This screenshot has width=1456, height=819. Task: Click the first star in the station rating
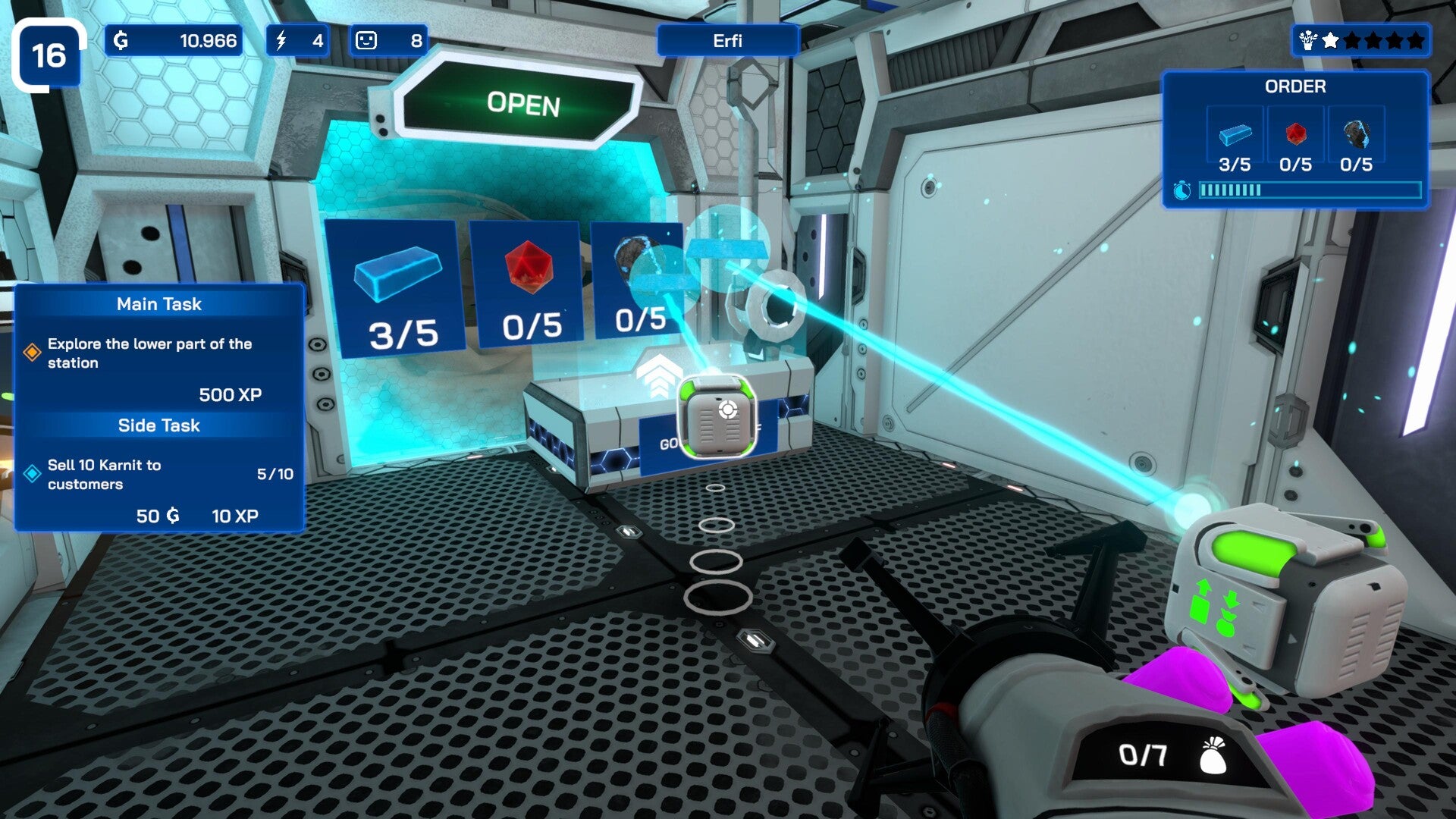click(1331, 40)
